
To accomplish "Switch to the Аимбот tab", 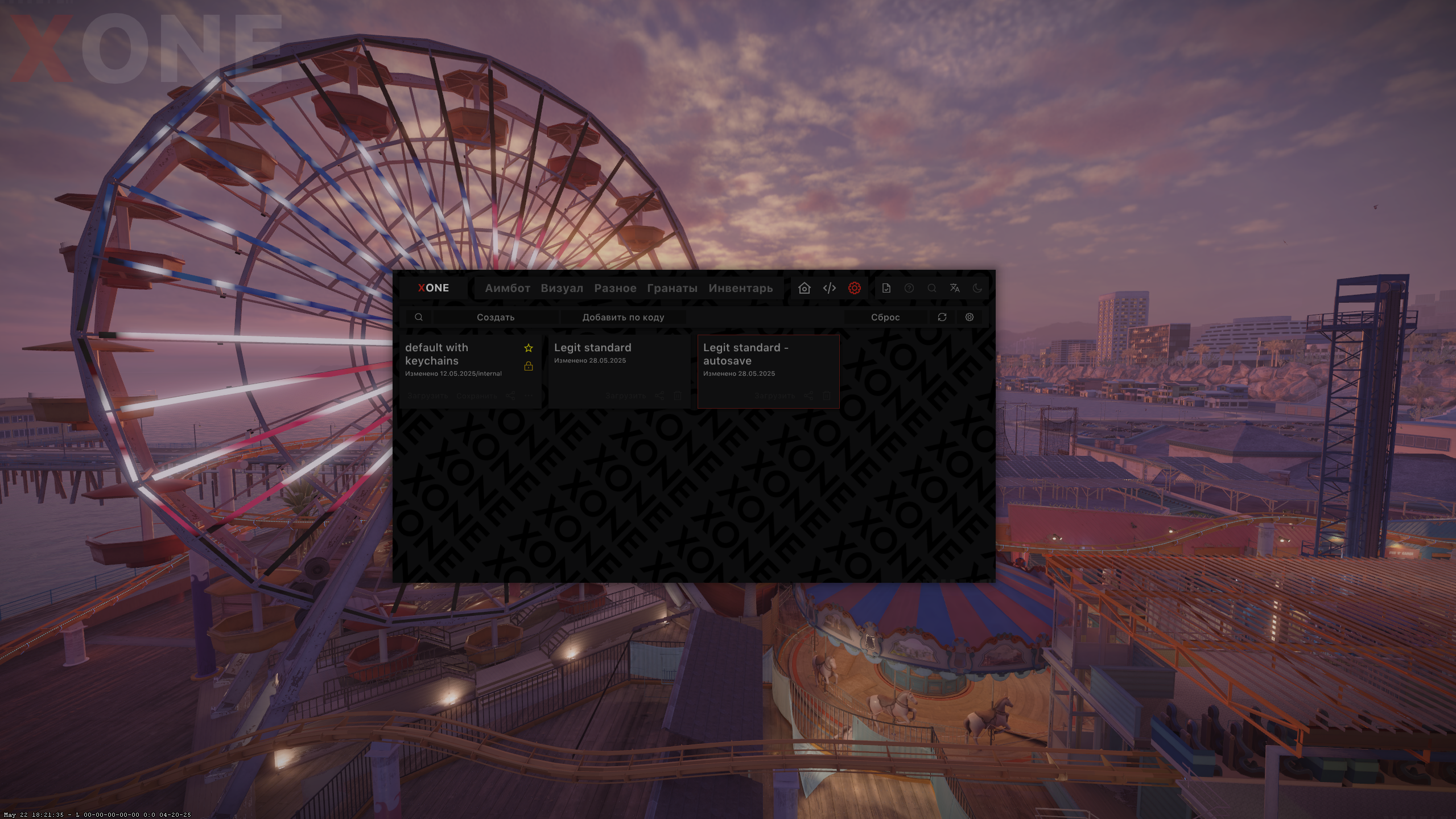I will pos(507,288).
